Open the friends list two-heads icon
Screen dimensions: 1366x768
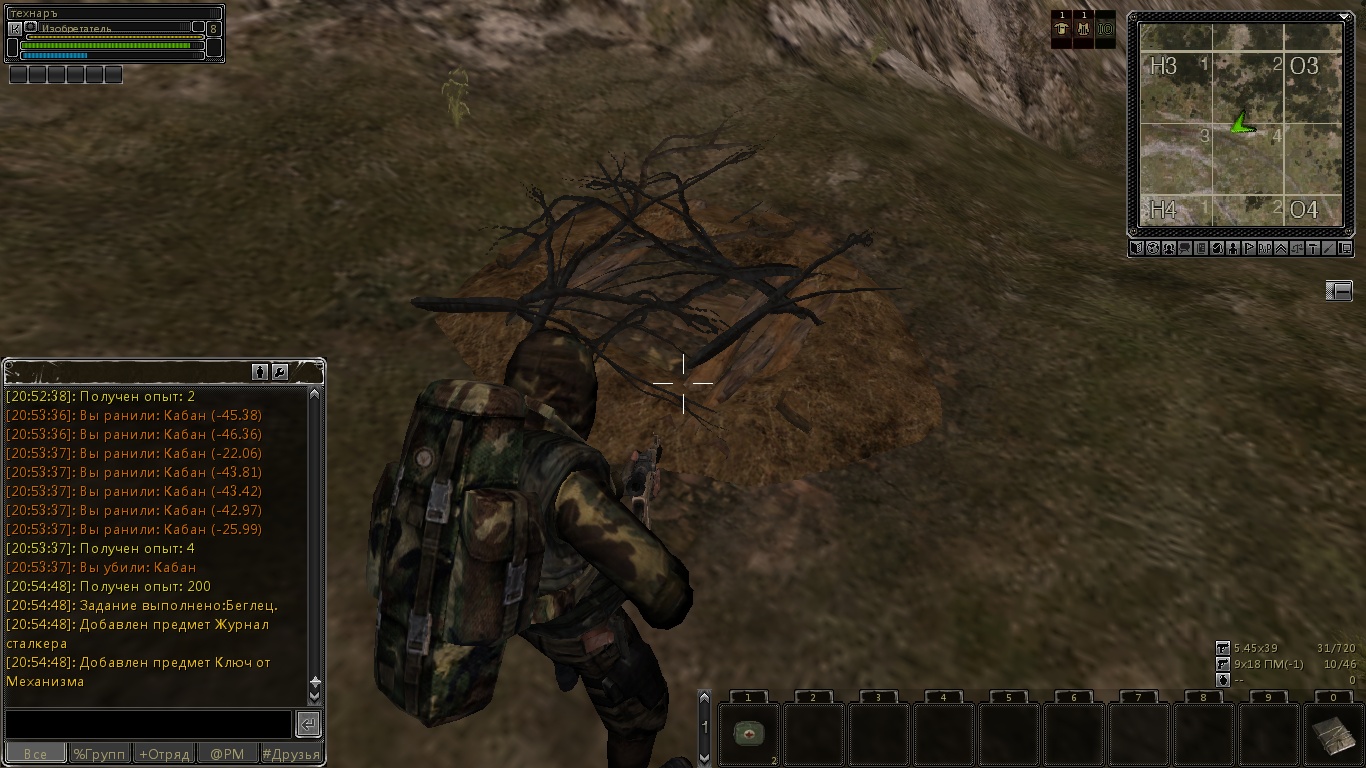tap(1169, 248)
